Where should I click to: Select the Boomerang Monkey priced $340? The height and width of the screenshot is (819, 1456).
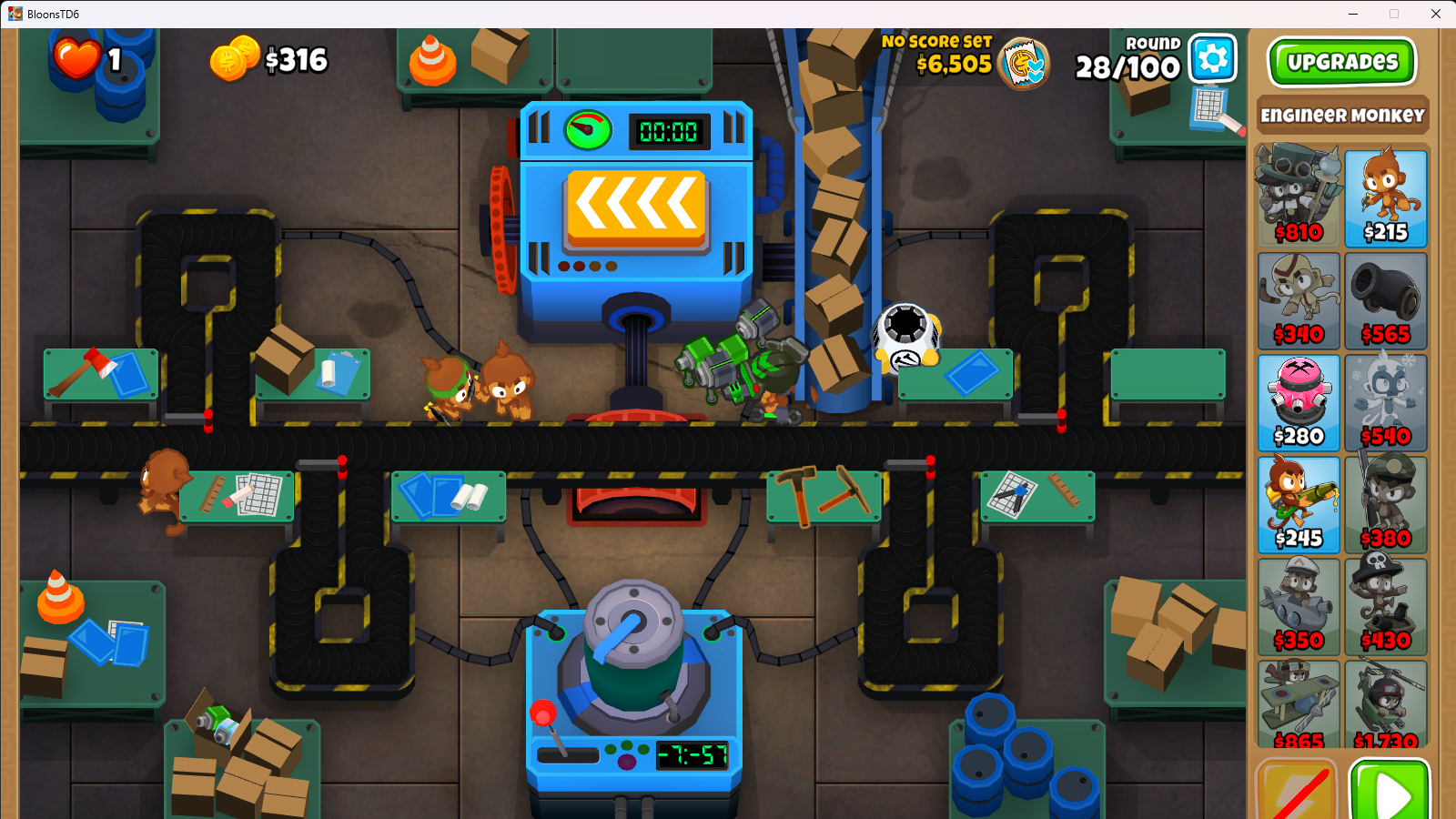tap(1299, 300)
